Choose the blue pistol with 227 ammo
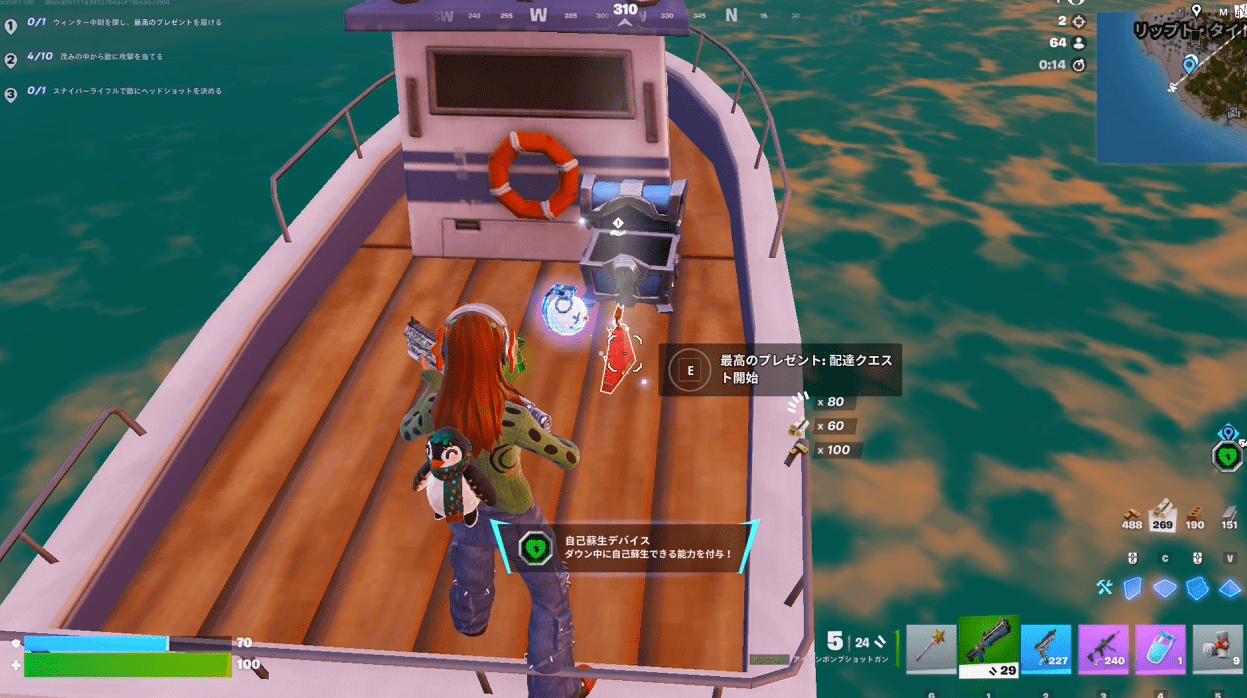 [1046, 650]
